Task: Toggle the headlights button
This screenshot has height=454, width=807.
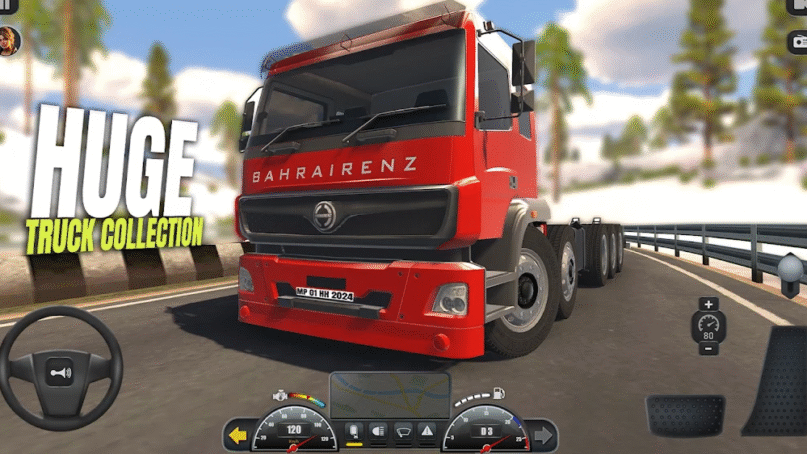Action: [378, 432]
